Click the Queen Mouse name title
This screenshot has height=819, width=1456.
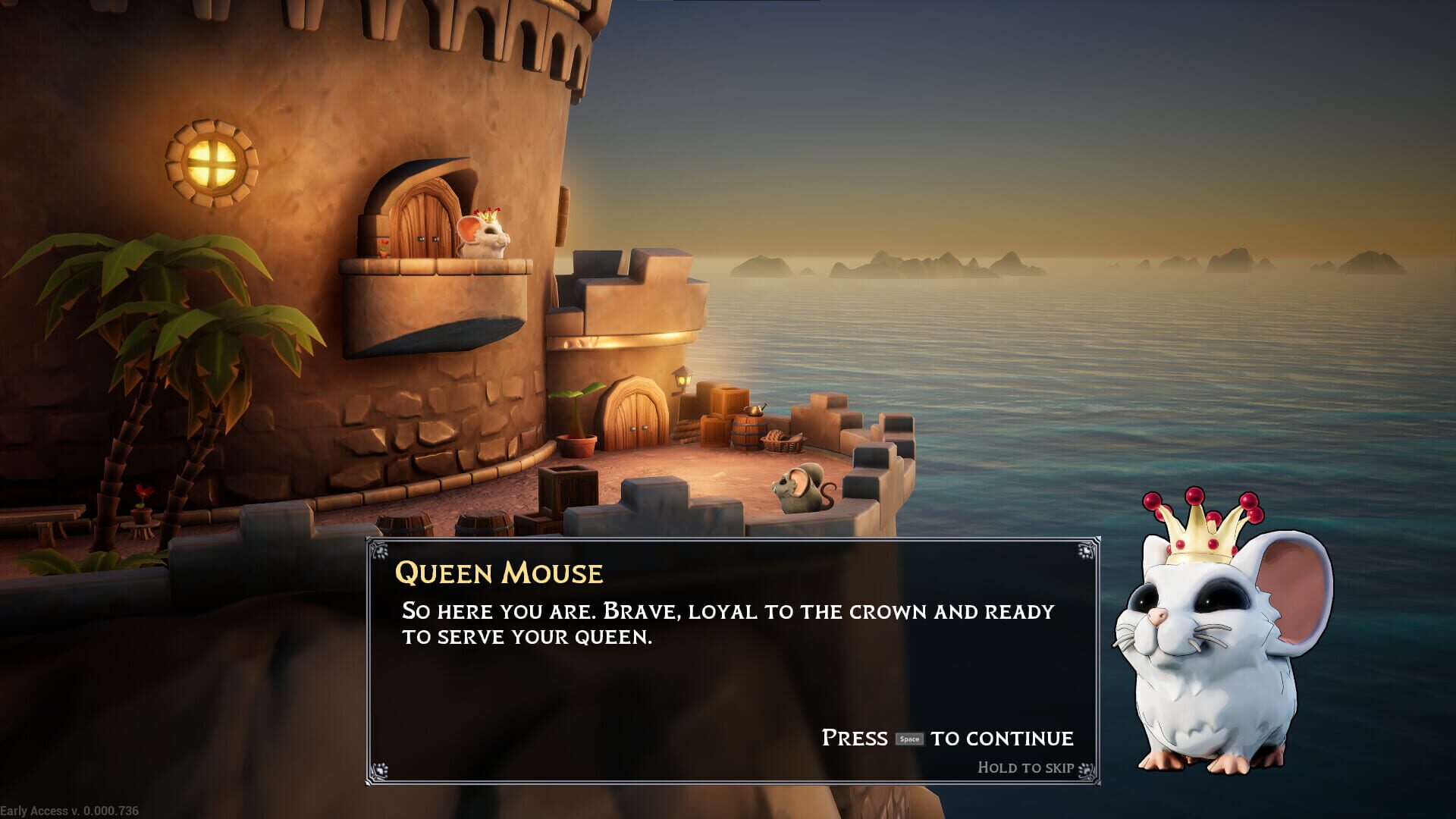pos(499,574)
